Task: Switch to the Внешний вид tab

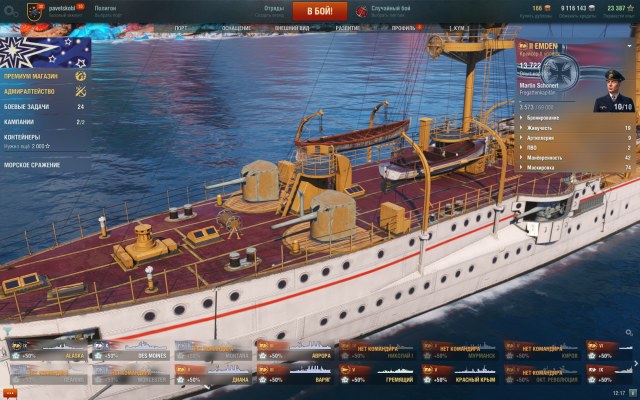Action: coord(288,29)
